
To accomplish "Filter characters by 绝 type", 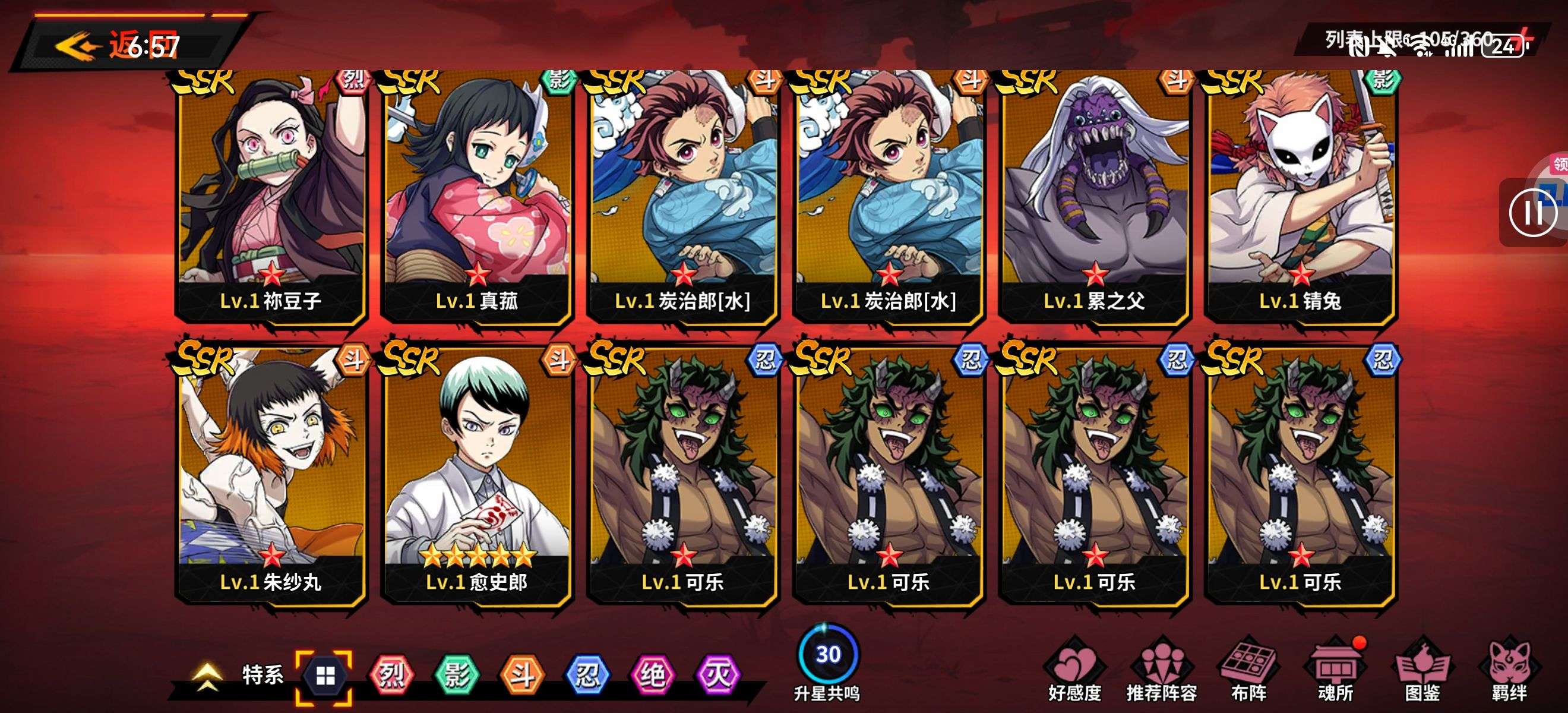I will click(652, 675).
